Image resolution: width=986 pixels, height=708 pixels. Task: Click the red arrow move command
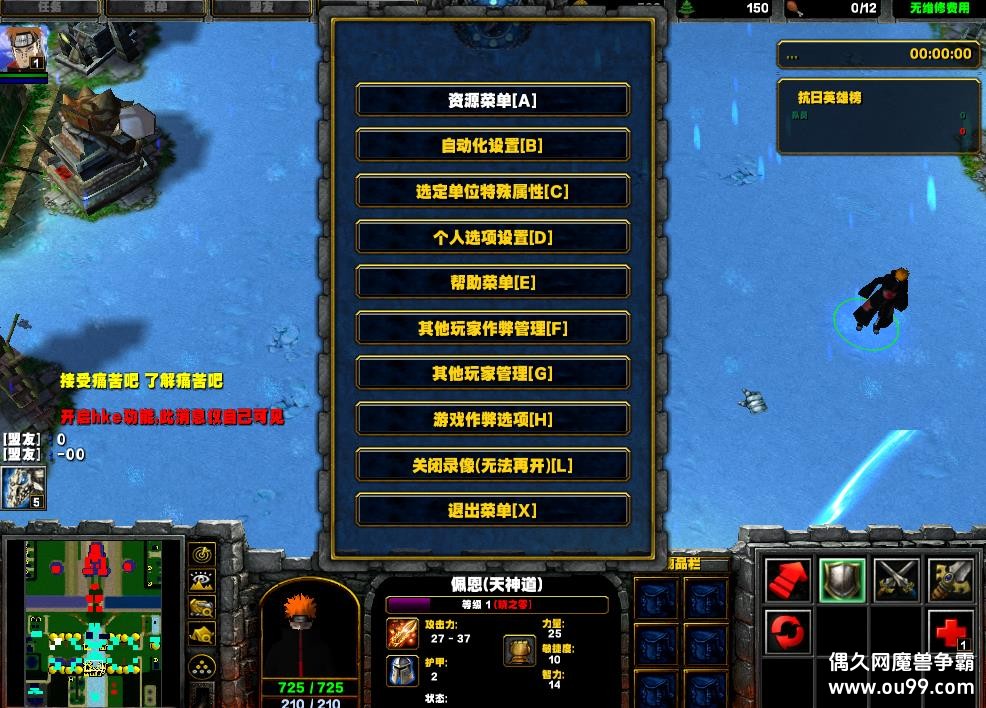coord(787,580)
